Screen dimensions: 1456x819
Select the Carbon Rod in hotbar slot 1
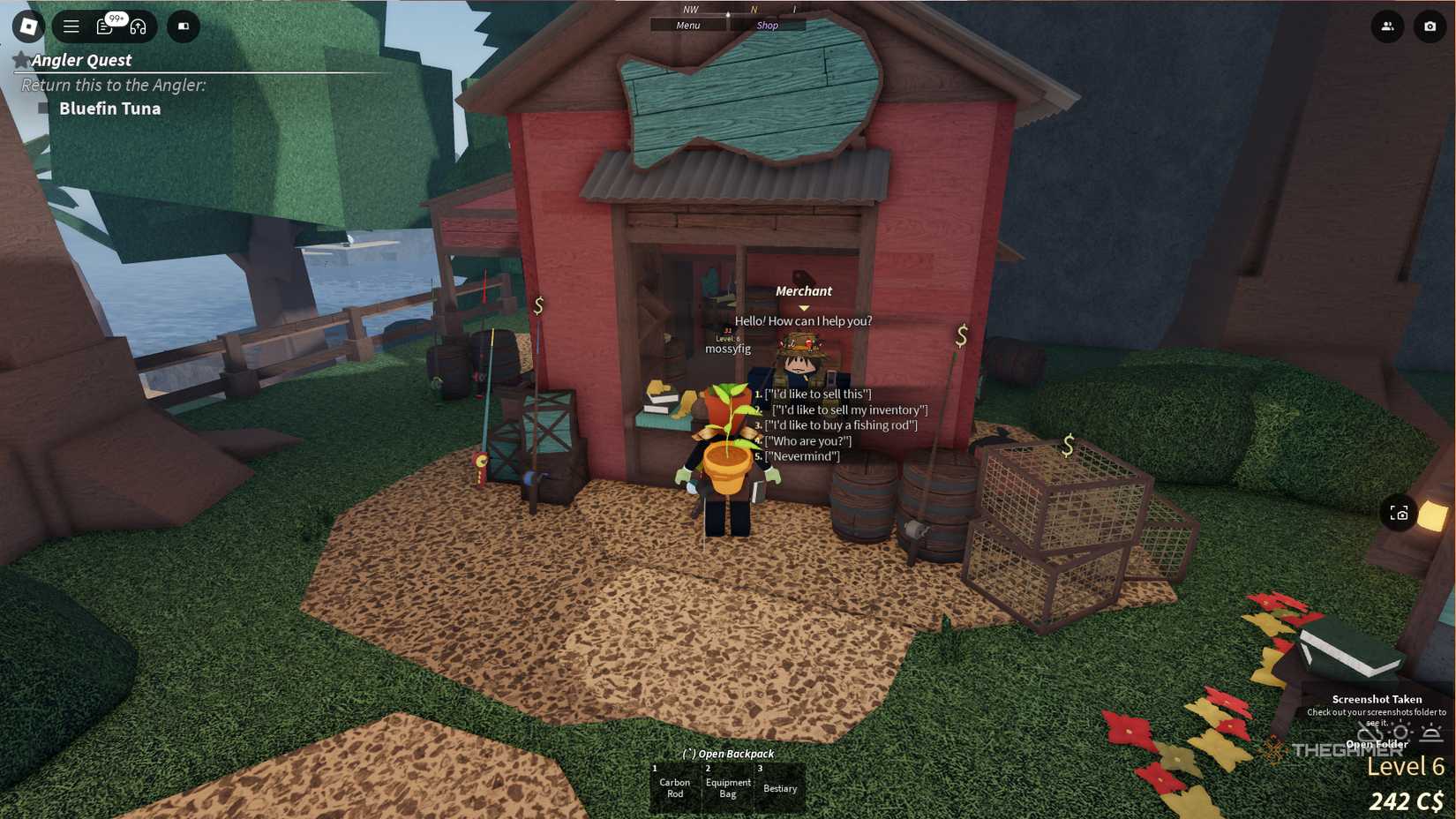pos(675,786)
